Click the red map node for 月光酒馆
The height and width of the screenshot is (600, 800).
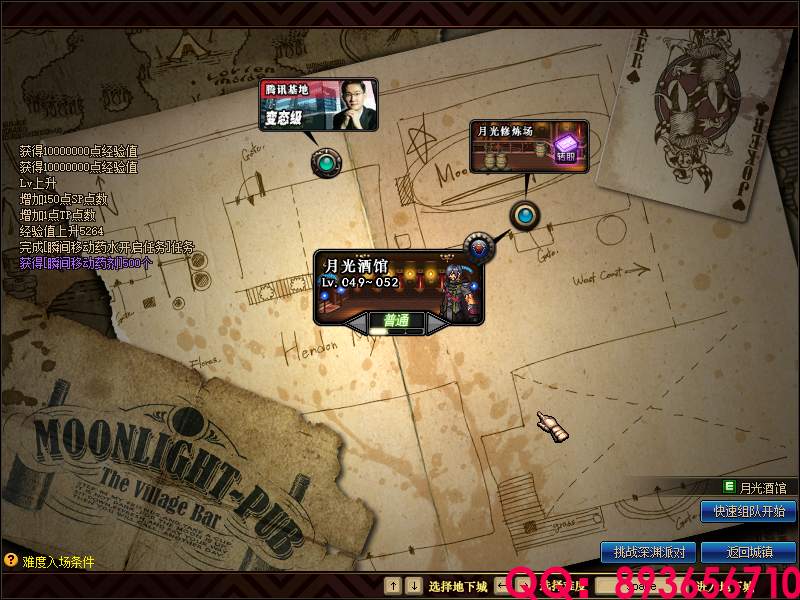click(x=479, y=245)
